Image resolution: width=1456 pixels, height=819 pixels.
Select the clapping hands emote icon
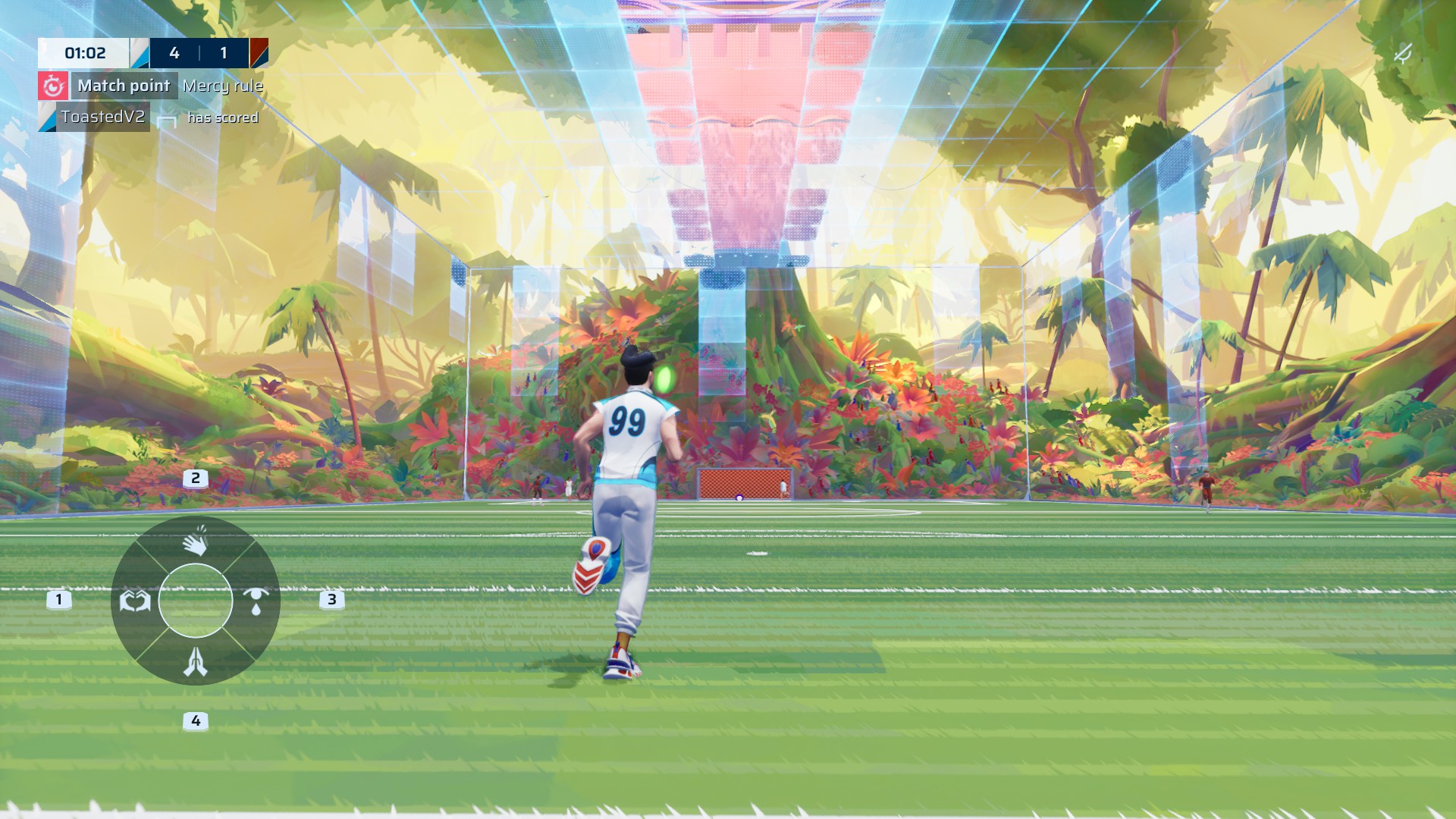tap(196, 540)
